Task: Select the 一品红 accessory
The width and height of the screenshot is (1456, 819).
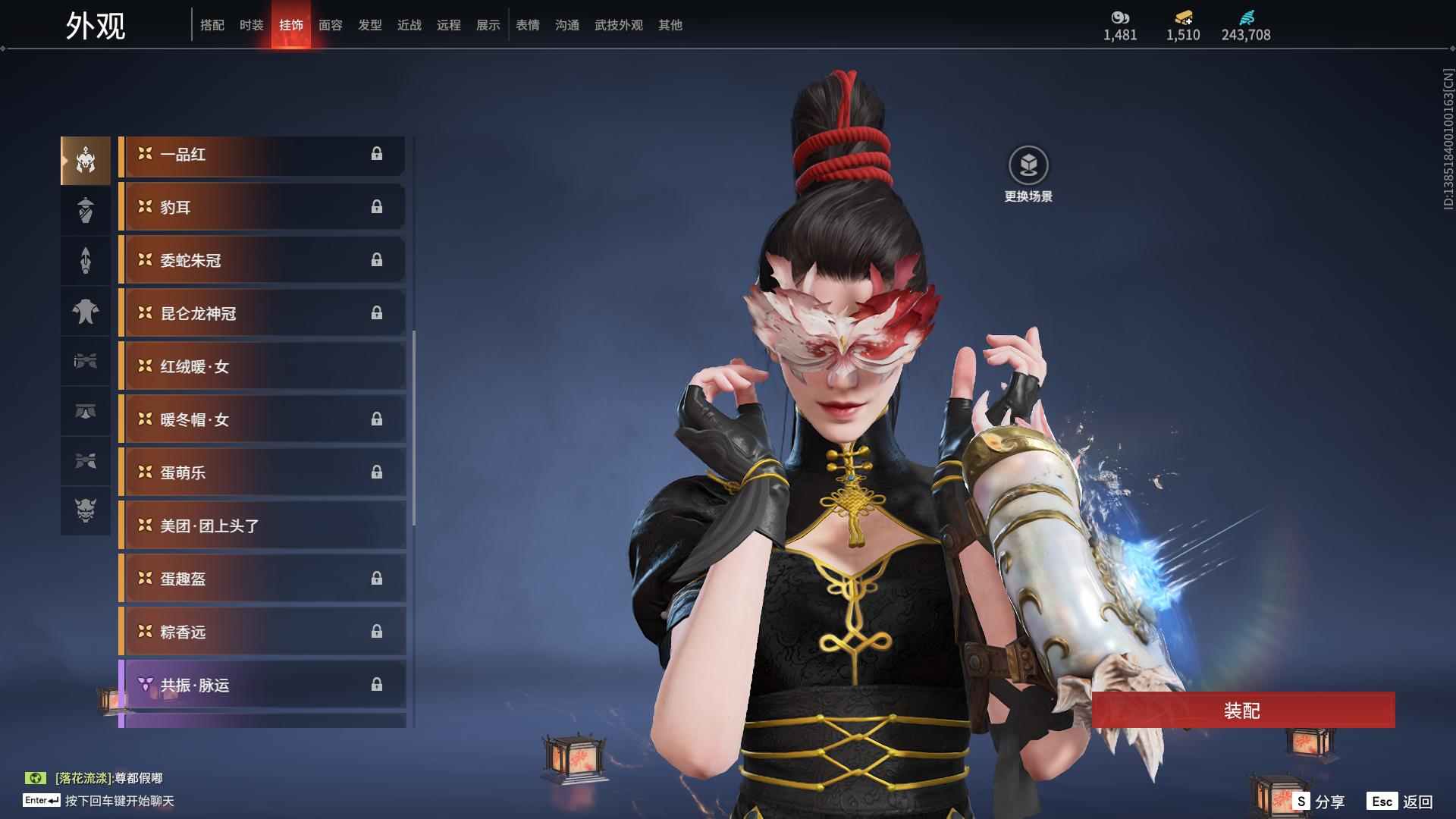Action: pos(262,155)
